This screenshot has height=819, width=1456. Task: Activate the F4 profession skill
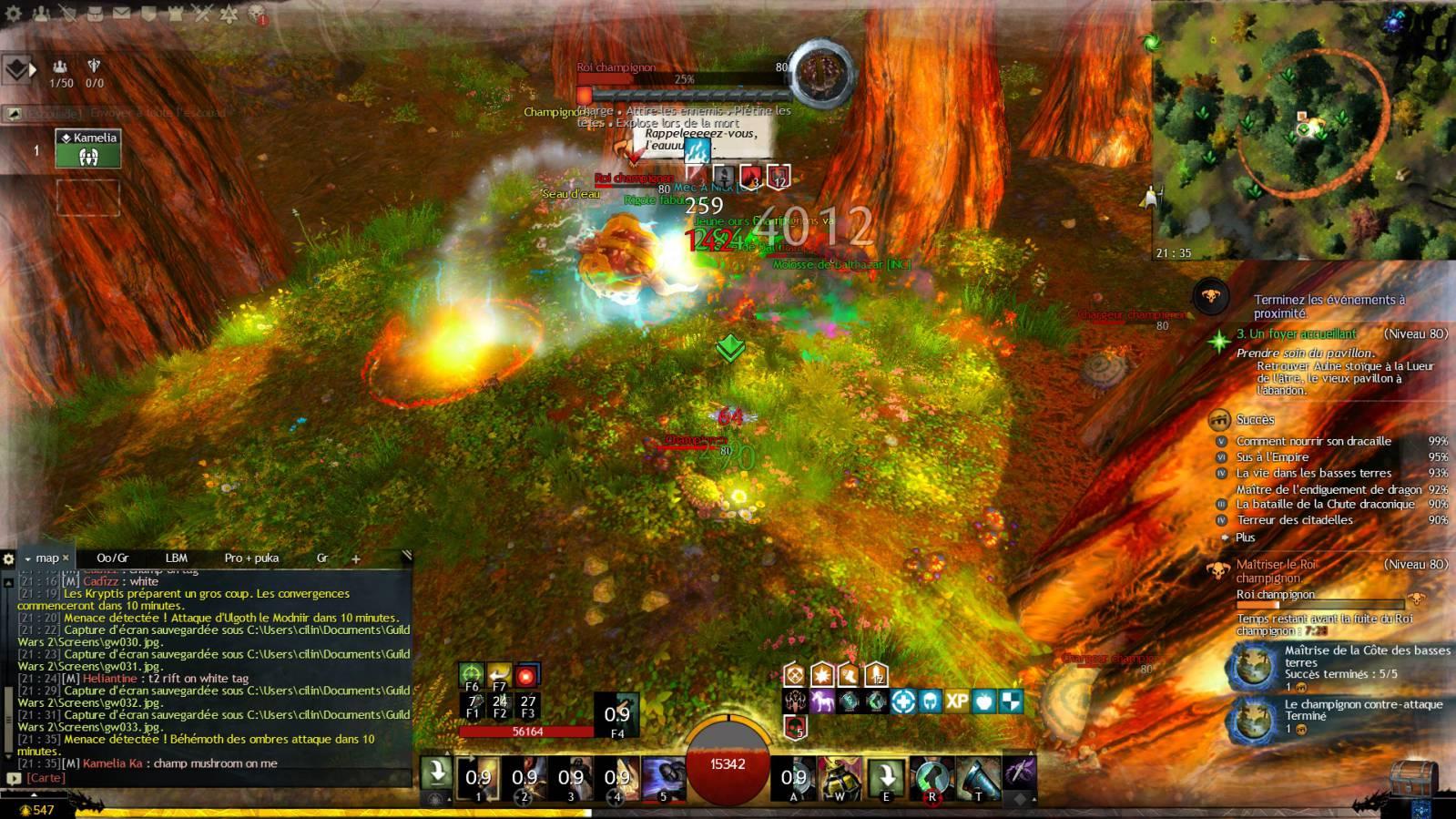(x=617, y=715)
